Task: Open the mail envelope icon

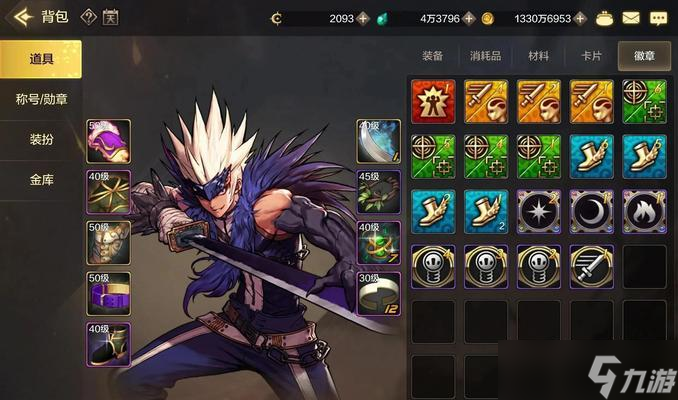Action: point(631,18)
